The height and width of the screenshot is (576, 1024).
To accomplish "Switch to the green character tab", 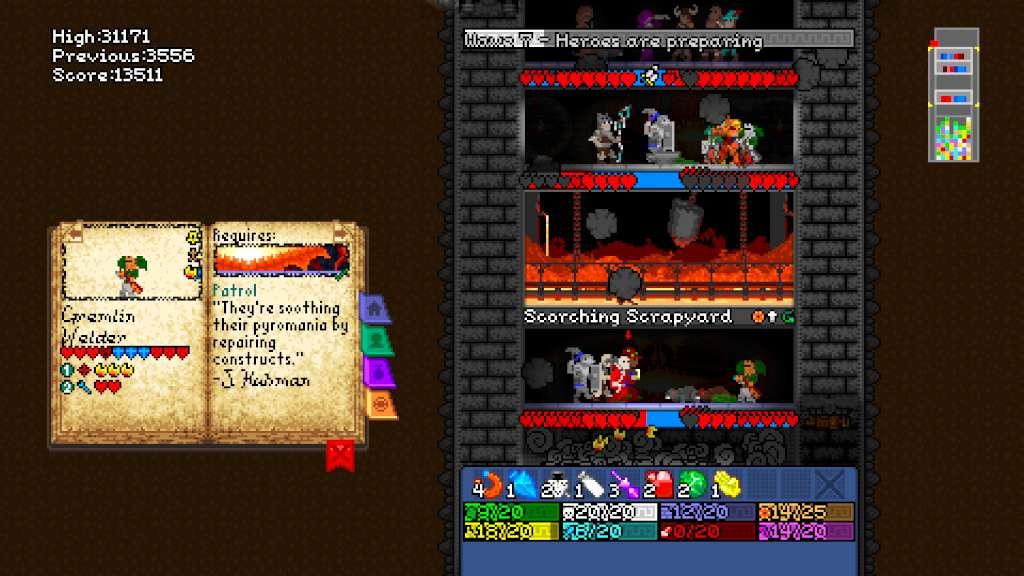I will pyautogui.click(x=376, y=340).
